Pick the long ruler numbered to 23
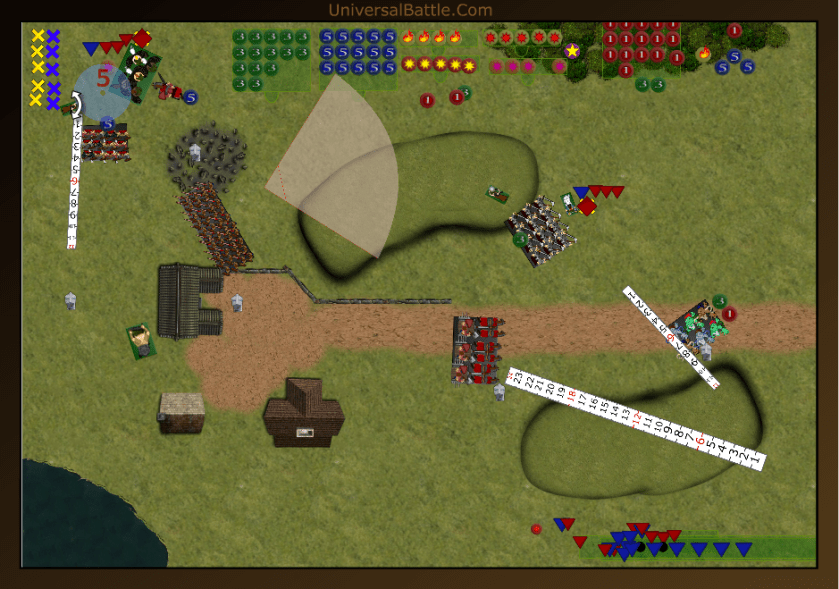Image resolution: width=839 pixels, height=589 pixels. (x=636, y=419)
